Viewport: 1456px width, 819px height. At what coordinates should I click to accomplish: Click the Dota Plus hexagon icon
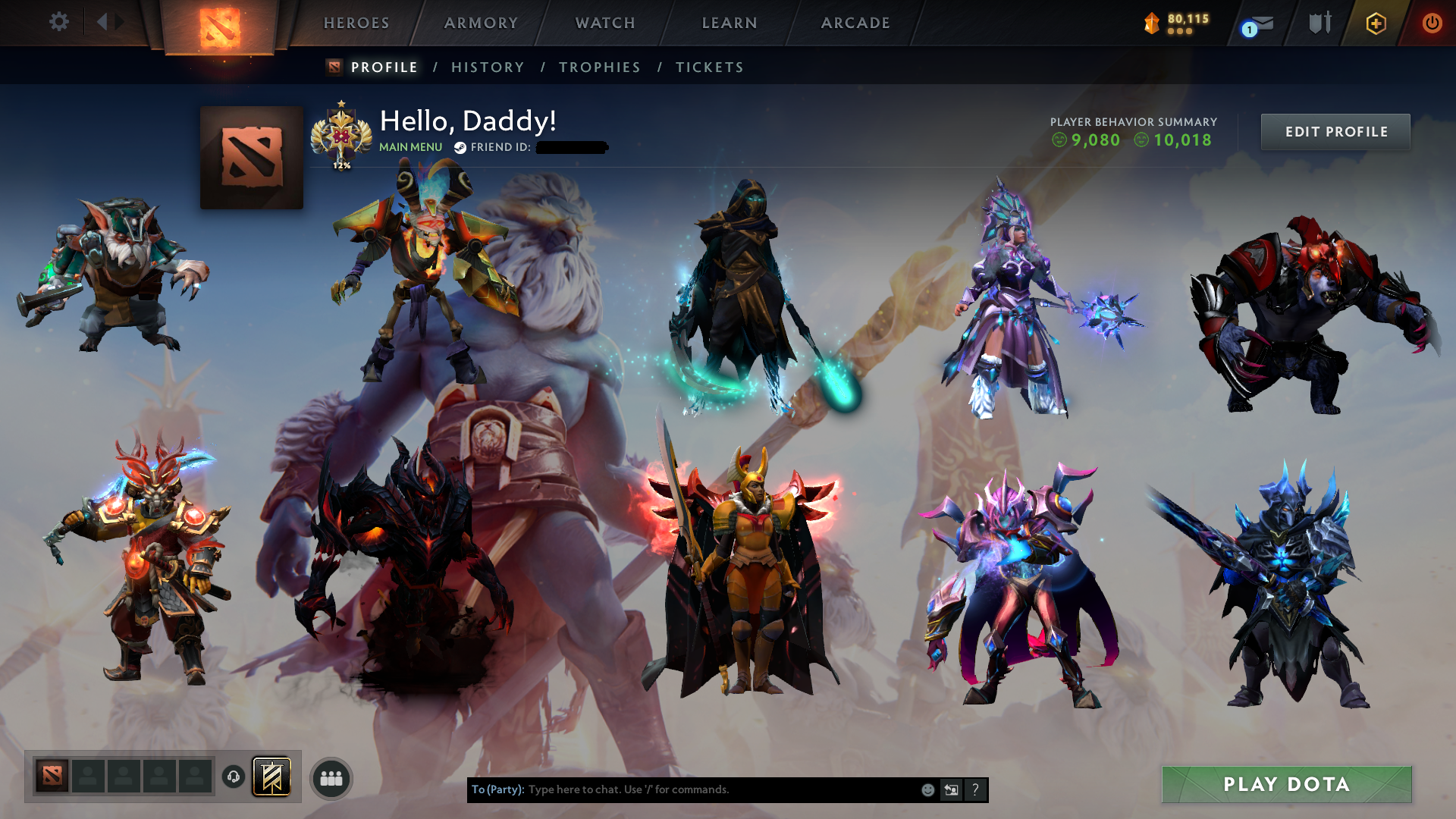[x=1375, y=23]
